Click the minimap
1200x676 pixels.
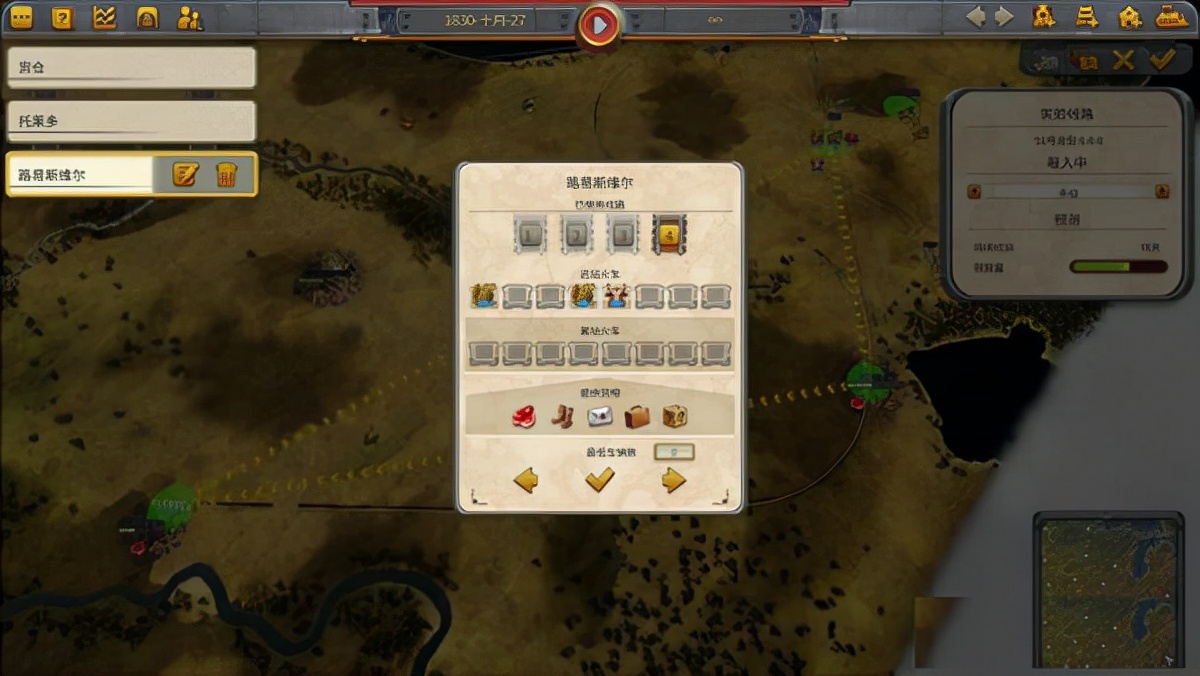[1110, 590]
